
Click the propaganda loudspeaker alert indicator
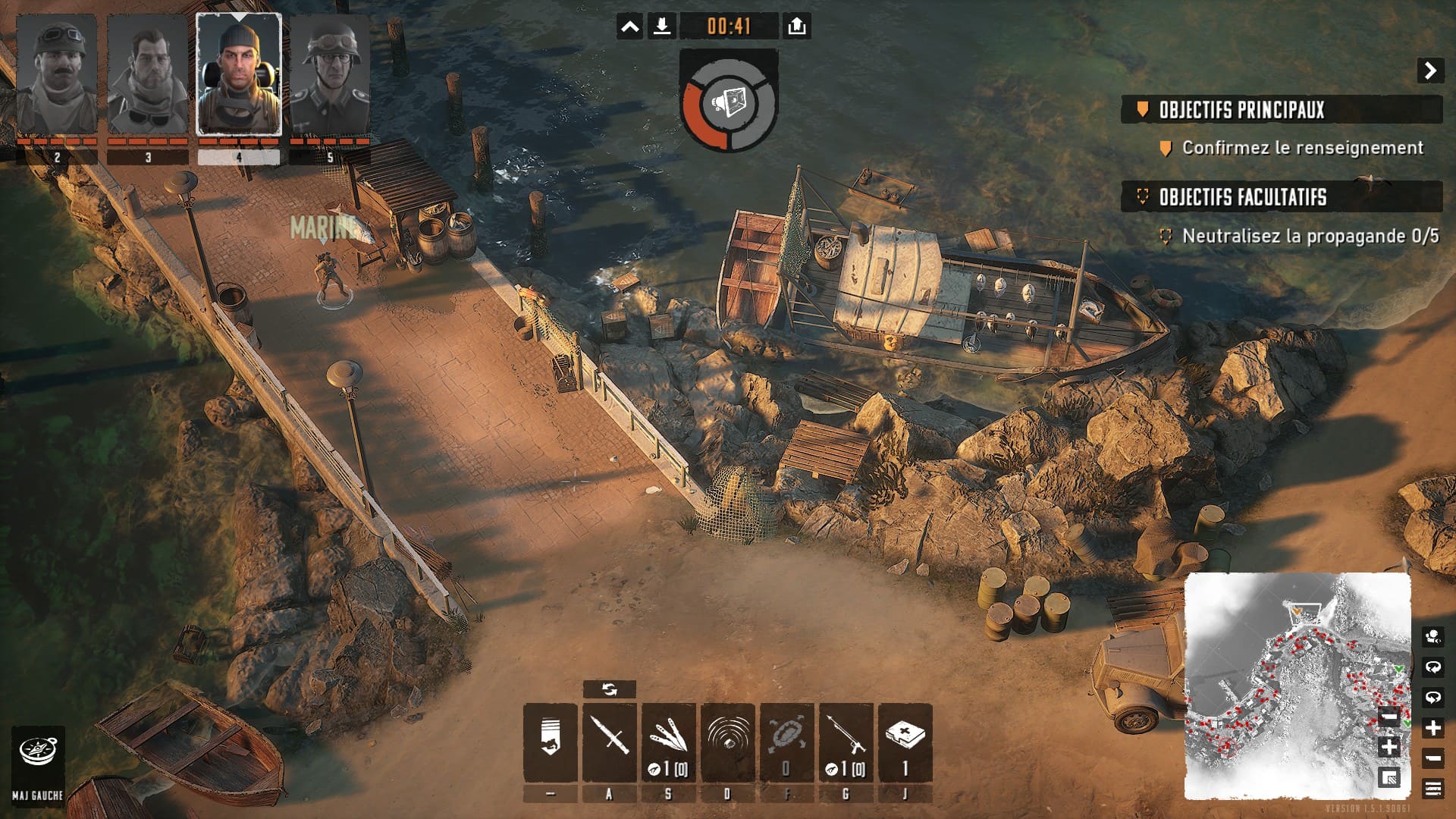pyautogui.click(x=729, y=102)
